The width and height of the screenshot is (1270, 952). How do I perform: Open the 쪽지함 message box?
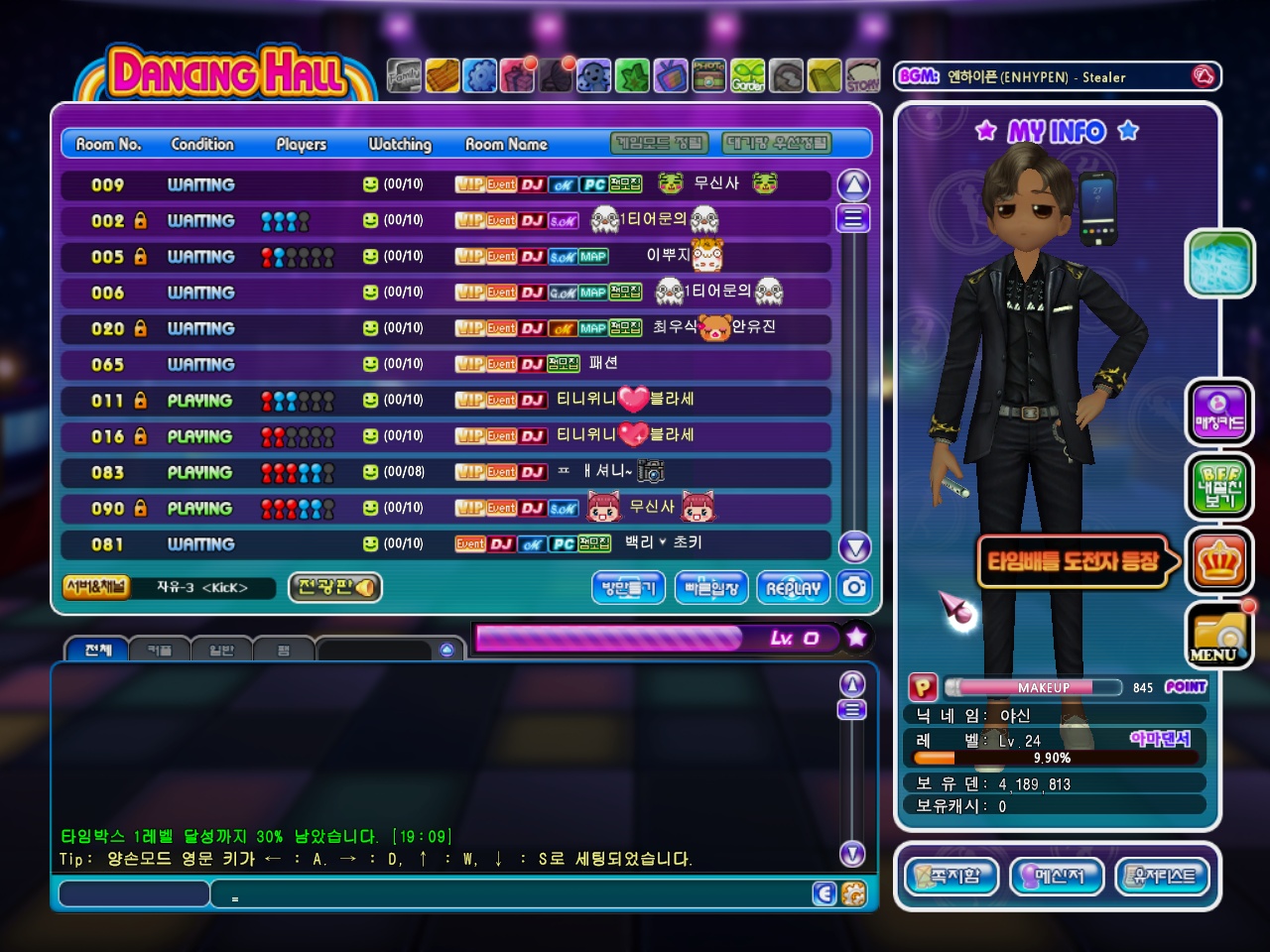click(952, 876)
